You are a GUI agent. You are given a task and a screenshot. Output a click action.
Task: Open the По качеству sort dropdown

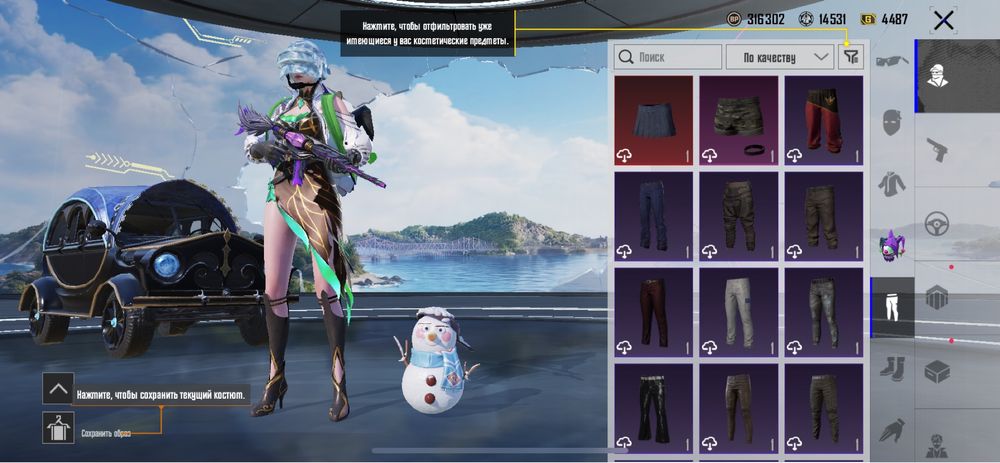tap(780, 57)
